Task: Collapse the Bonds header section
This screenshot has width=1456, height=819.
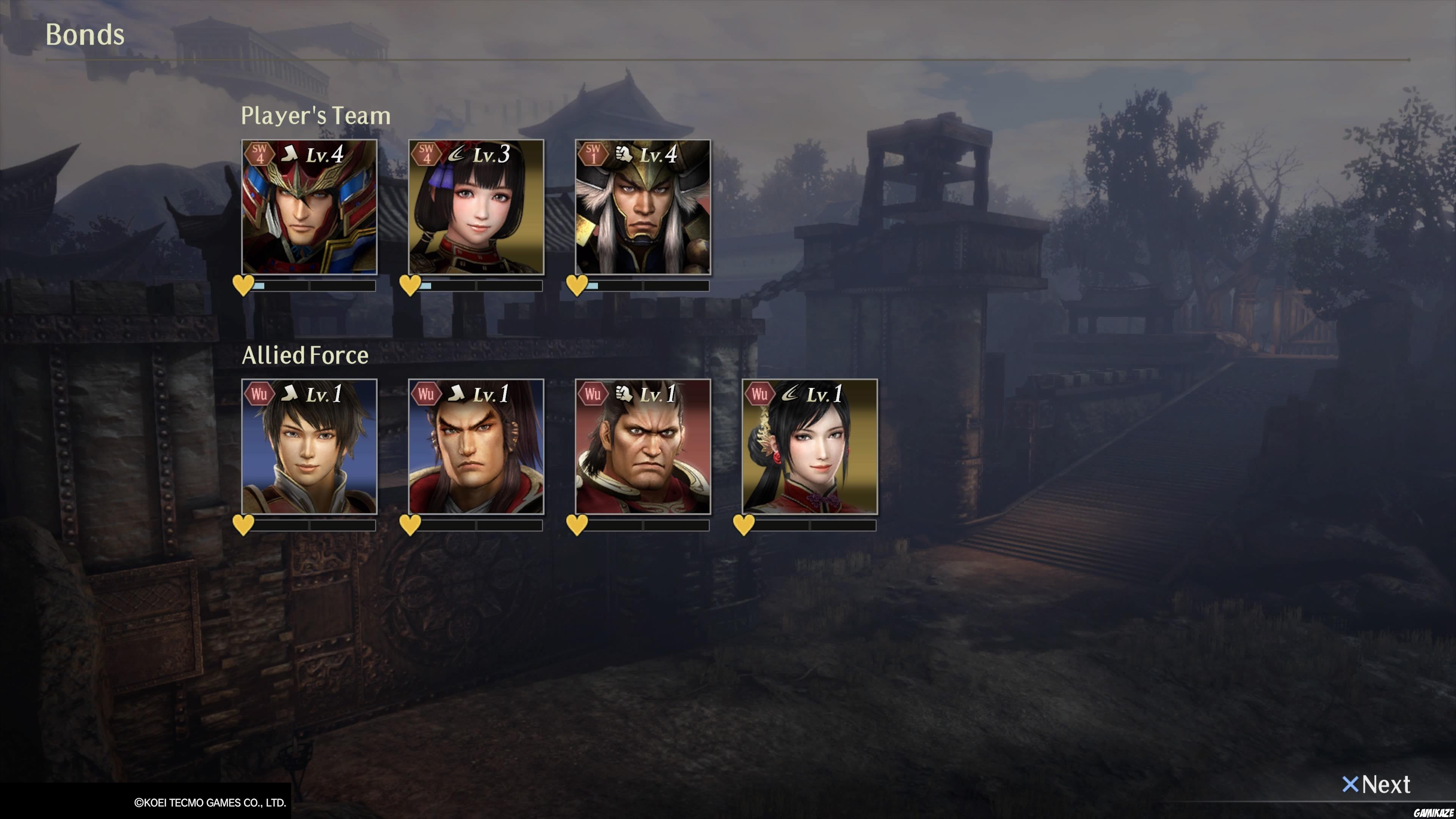Action: [x=85, y=35]
